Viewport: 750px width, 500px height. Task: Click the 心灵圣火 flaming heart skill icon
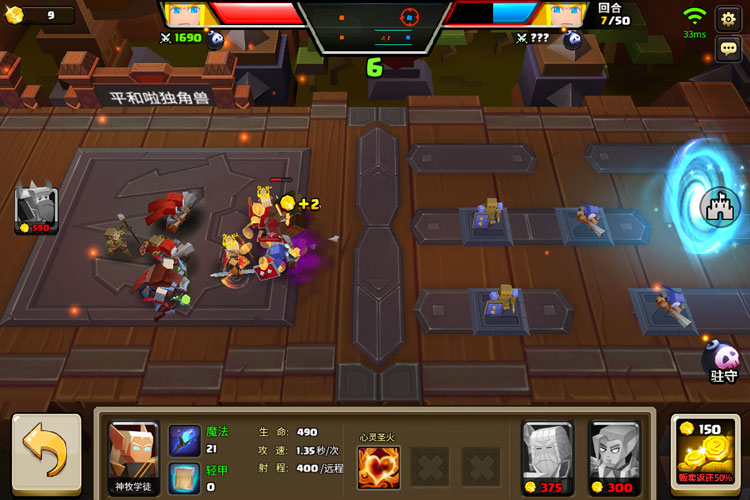tap(379, 466)
